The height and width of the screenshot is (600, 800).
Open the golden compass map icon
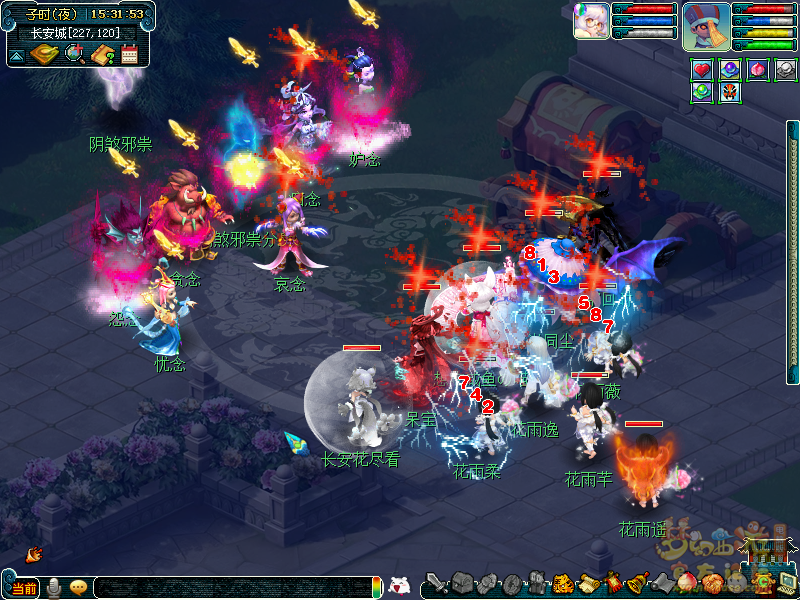point(44,54)
